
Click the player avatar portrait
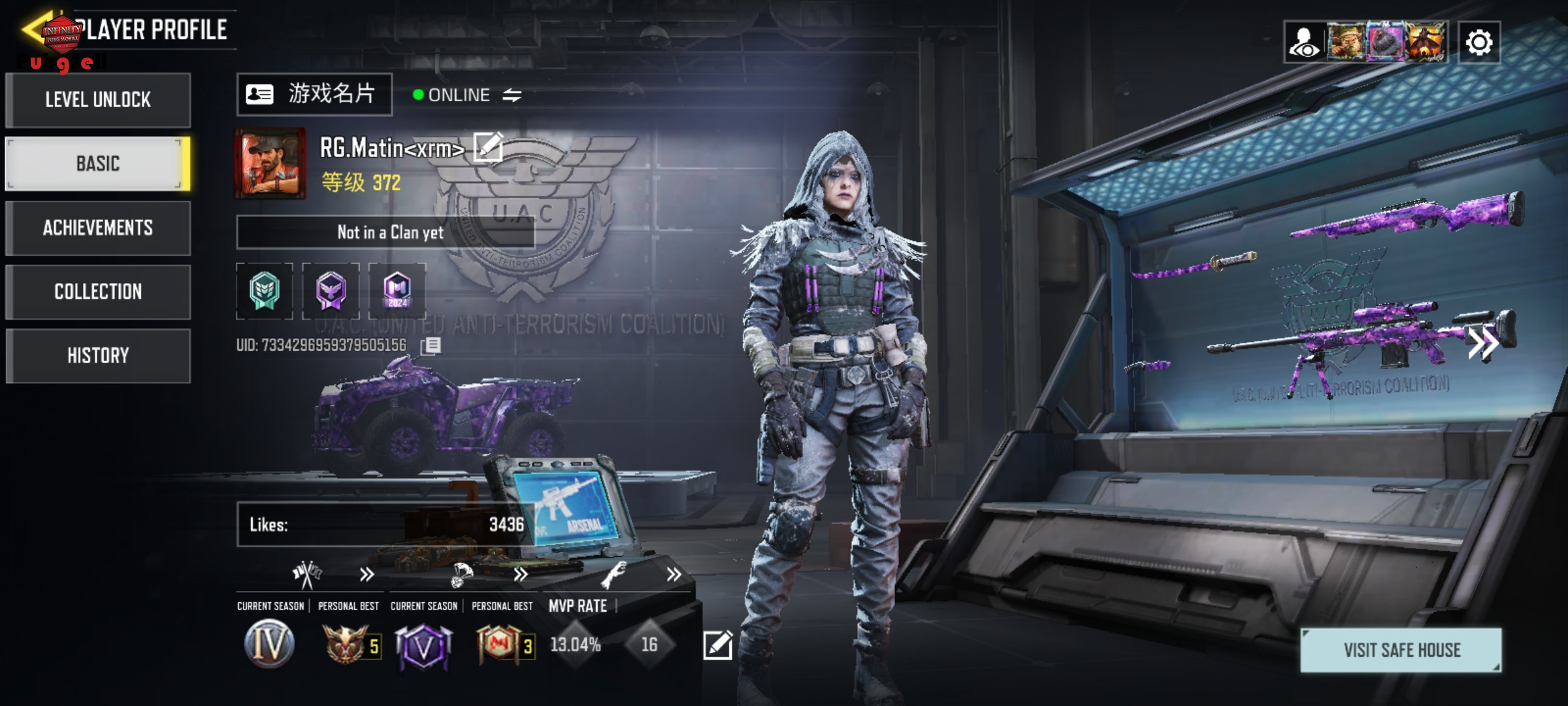(x=270, y=163)
